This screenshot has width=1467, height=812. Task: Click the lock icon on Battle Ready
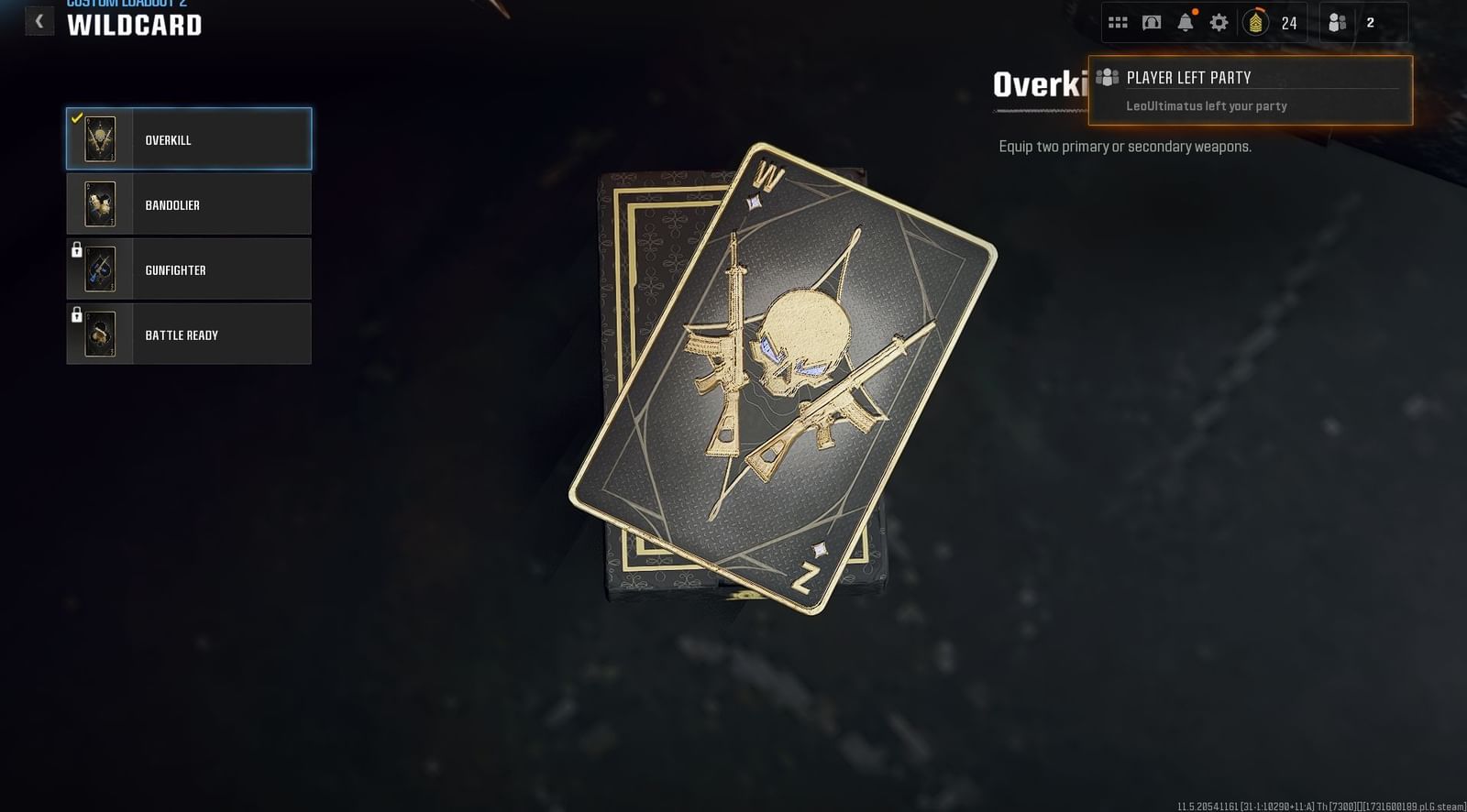pos(78,313)
